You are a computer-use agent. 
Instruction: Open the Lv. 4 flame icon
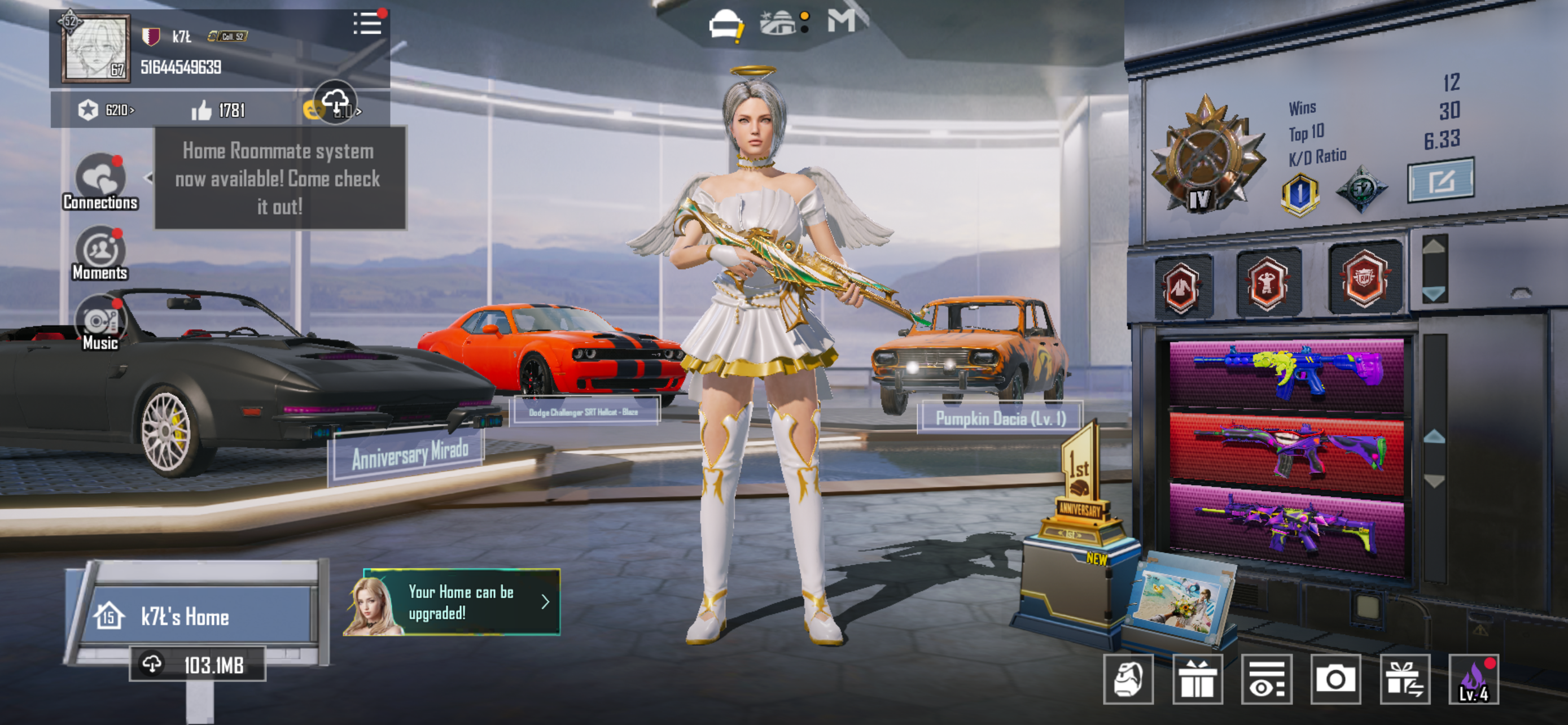tap(1474, 679)
